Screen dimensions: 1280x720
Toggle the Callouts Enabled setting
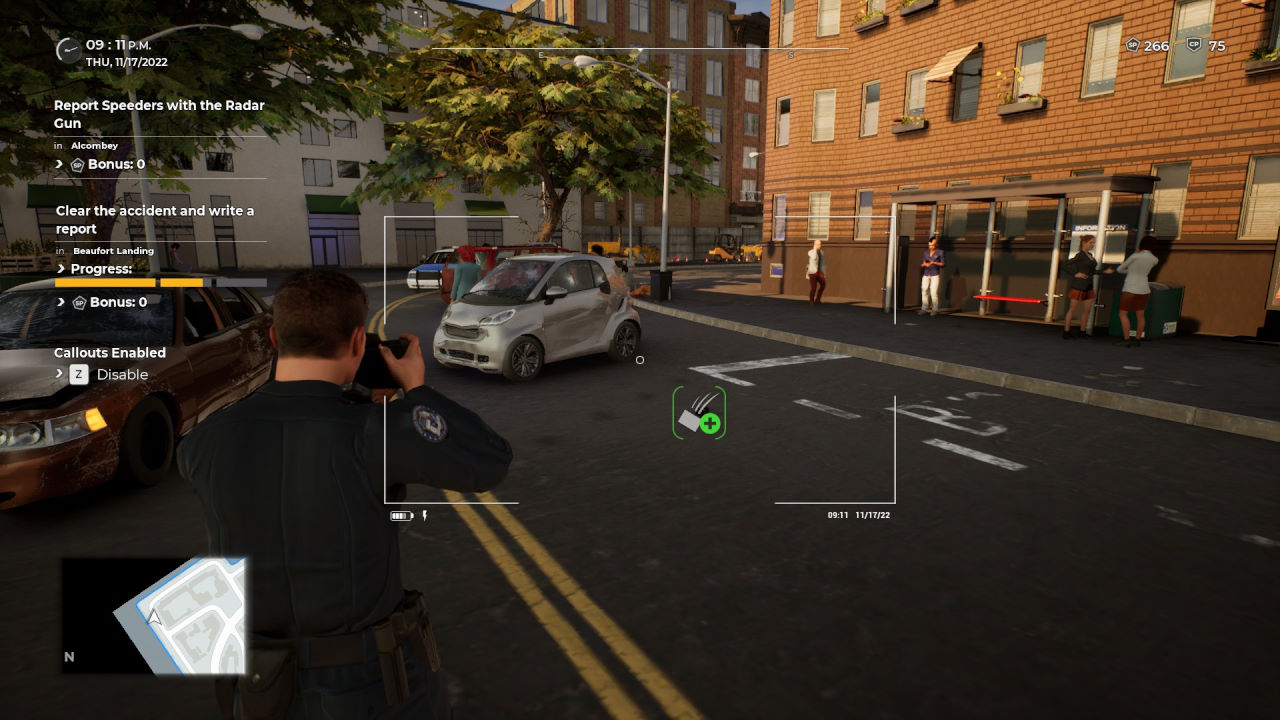79,374
